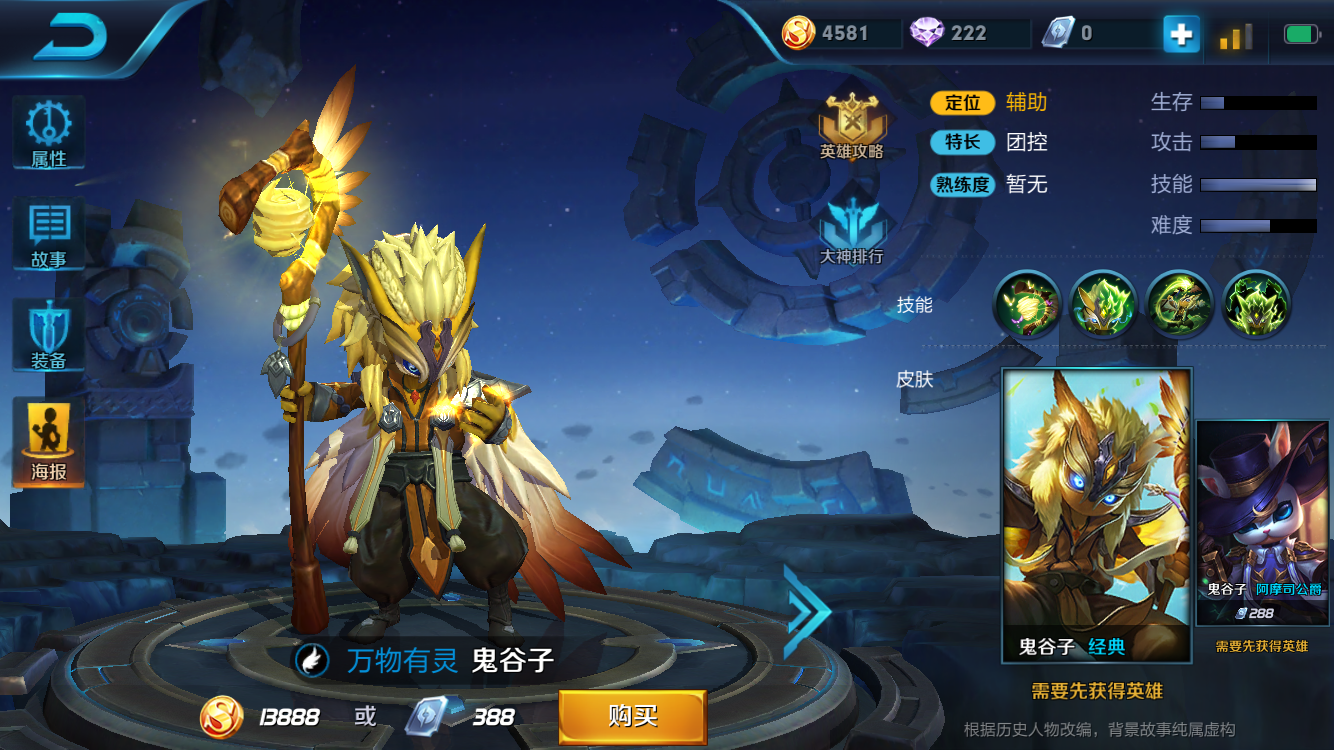Go back using the top-left arrow button
The height and width of the screenshot is (750, 1334).
click(x=70, y=37)
